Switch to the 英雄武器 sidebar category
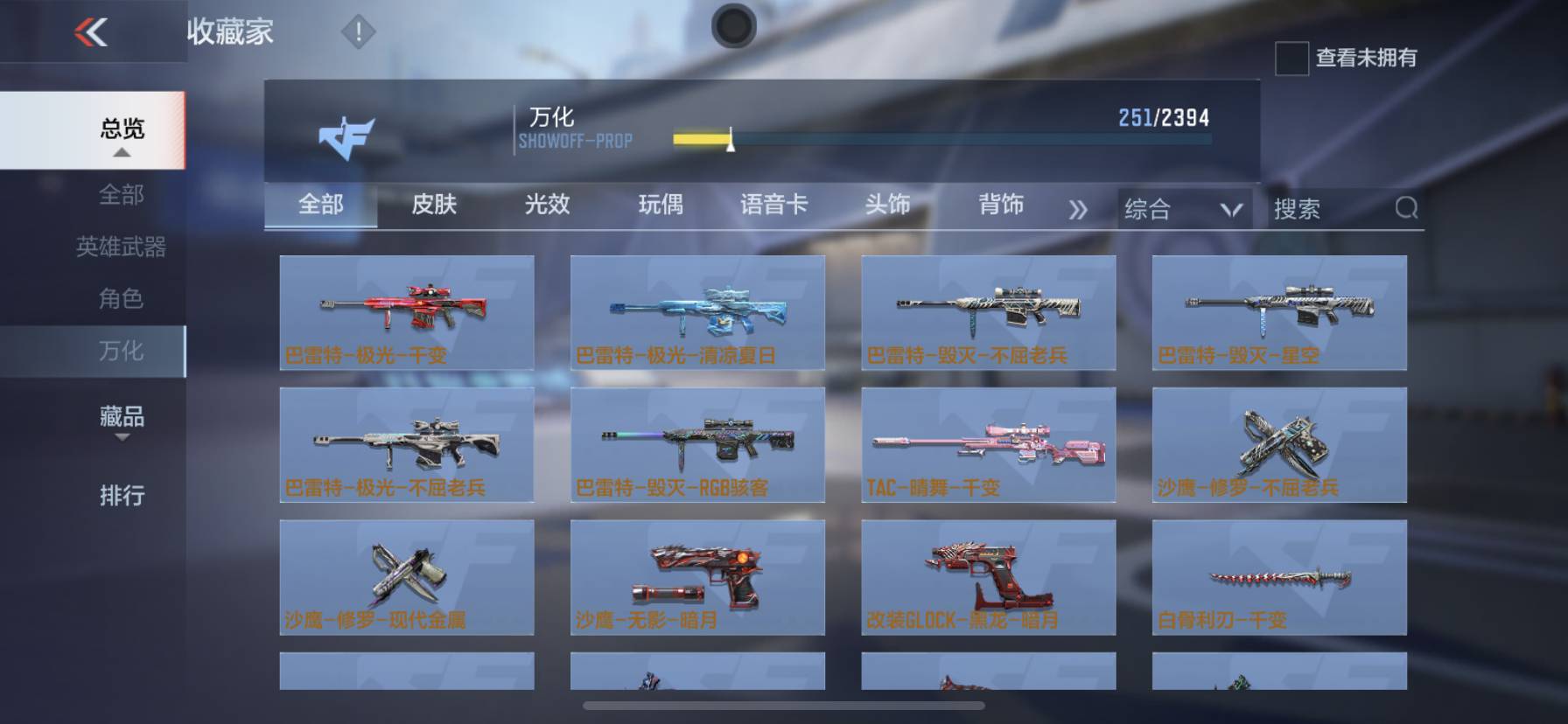 [121, 247]
